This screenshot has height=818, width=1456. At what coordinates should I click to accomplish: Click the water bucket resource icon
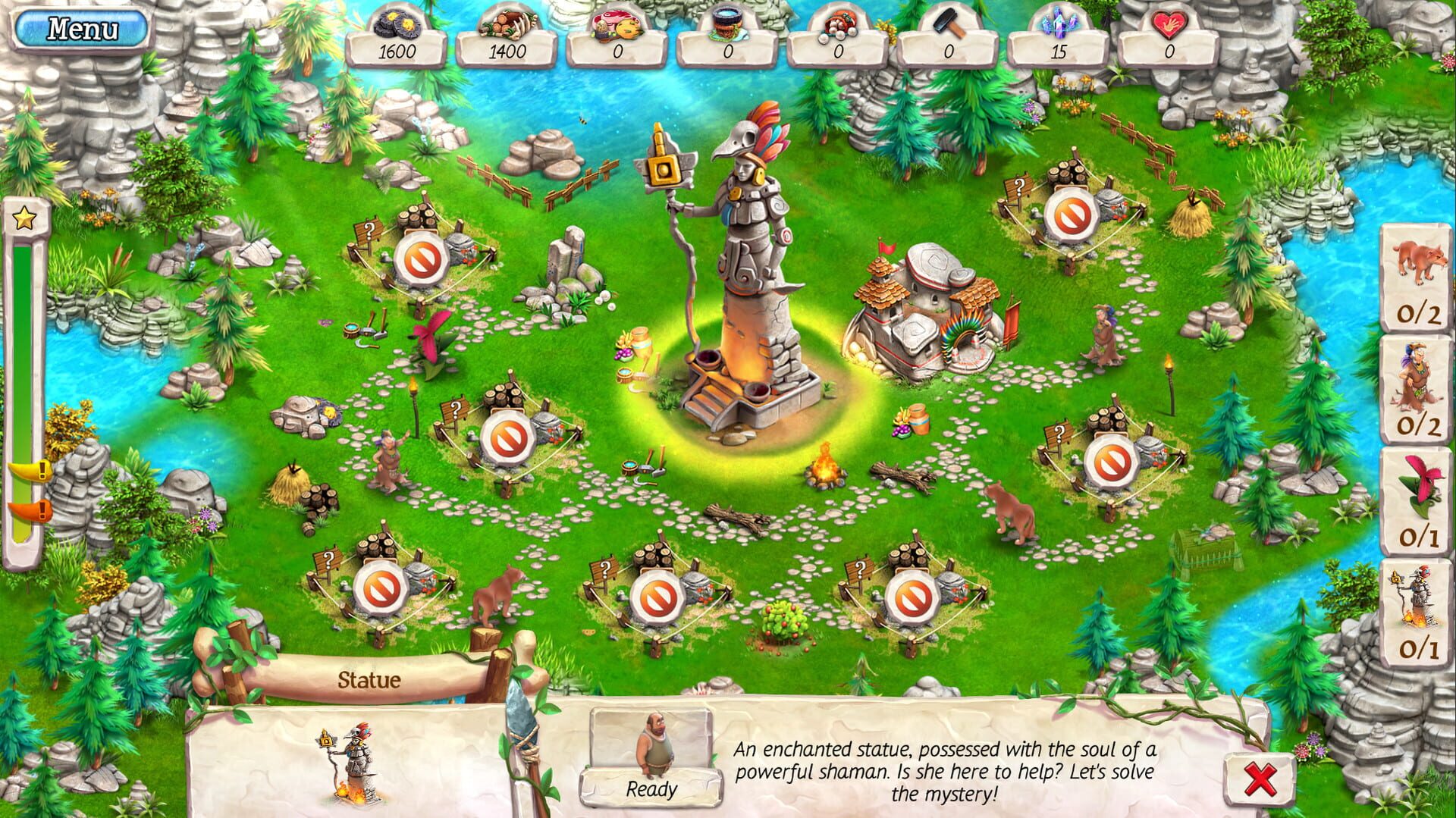click(x=729, y=24)
